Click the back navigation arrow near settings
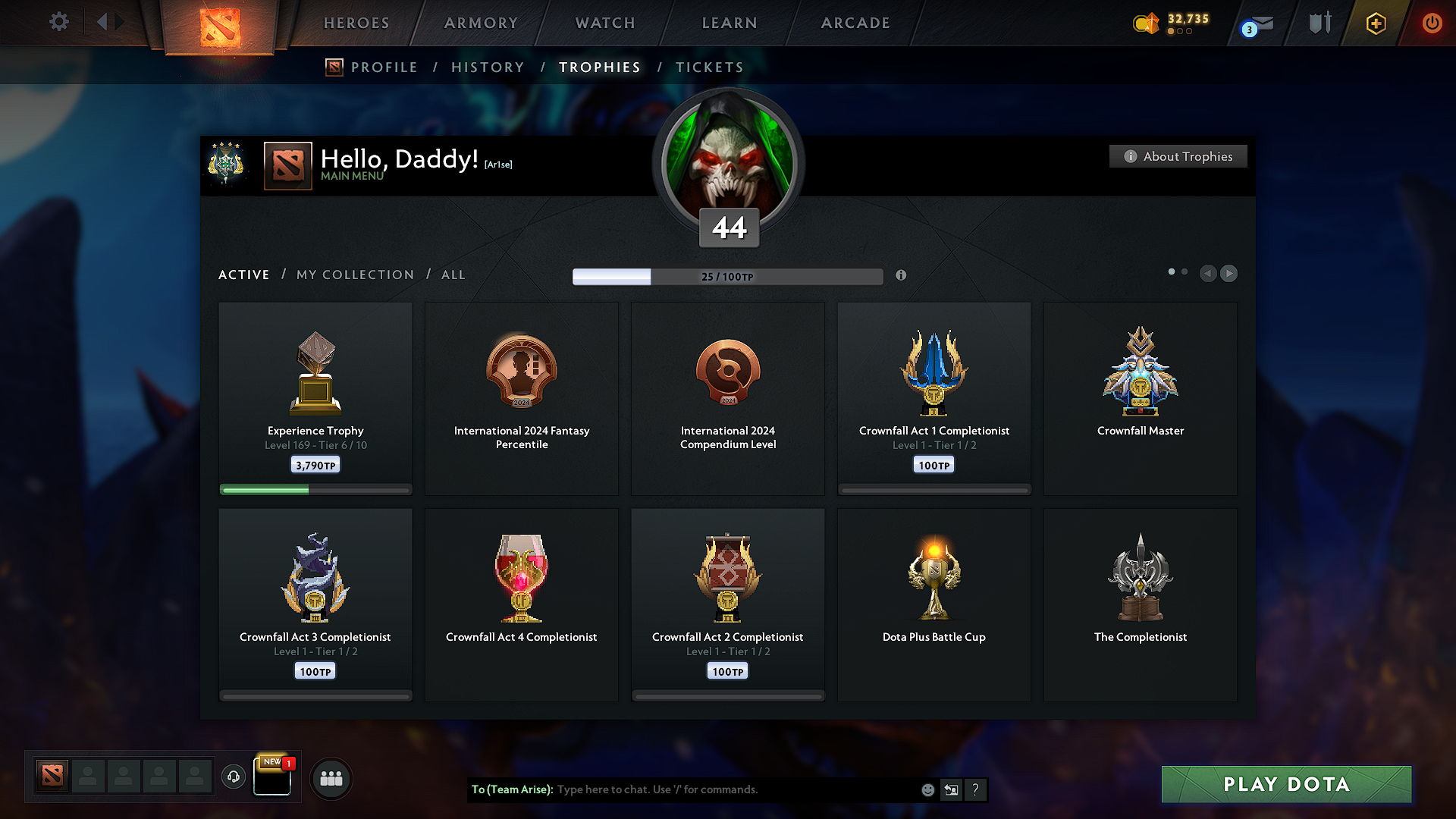Image resolution: width=1456 pixels, height=819 pixels. (x=104, y=22)
